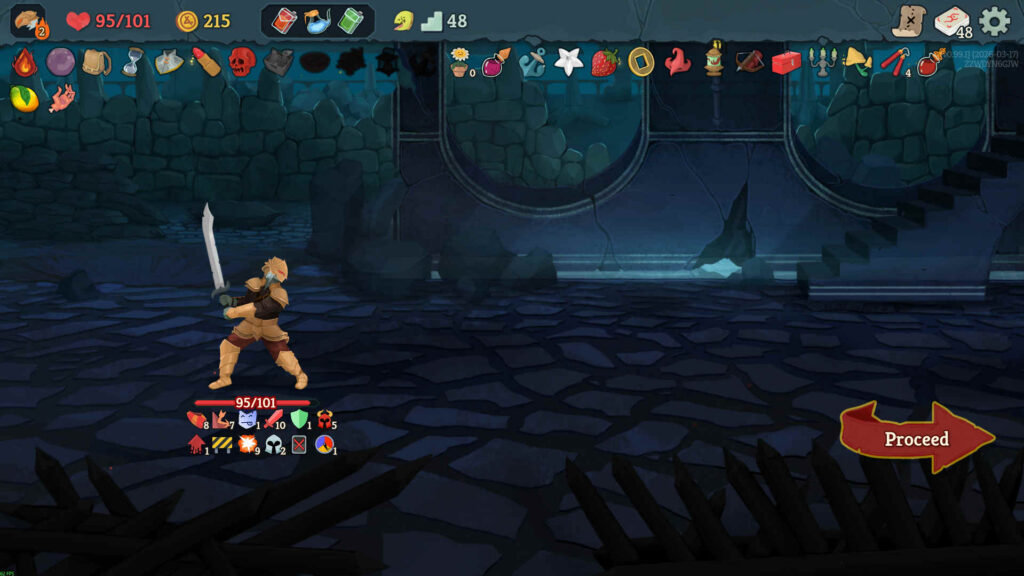1024x576 pixels.
Task: Click the red skull relic
Action: pyautogui.click(x=242, y=62)
